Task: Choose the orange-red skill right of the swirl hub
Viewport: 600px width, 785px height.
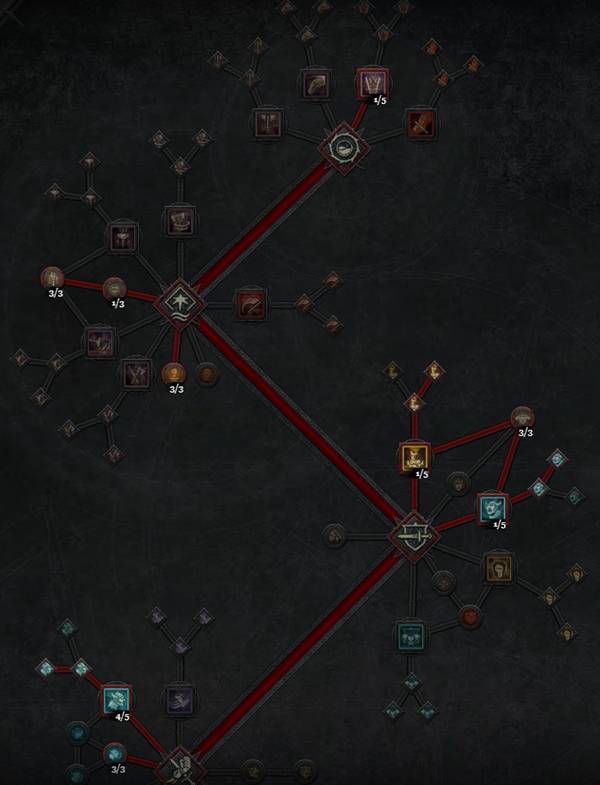Action: pos(419,123)
